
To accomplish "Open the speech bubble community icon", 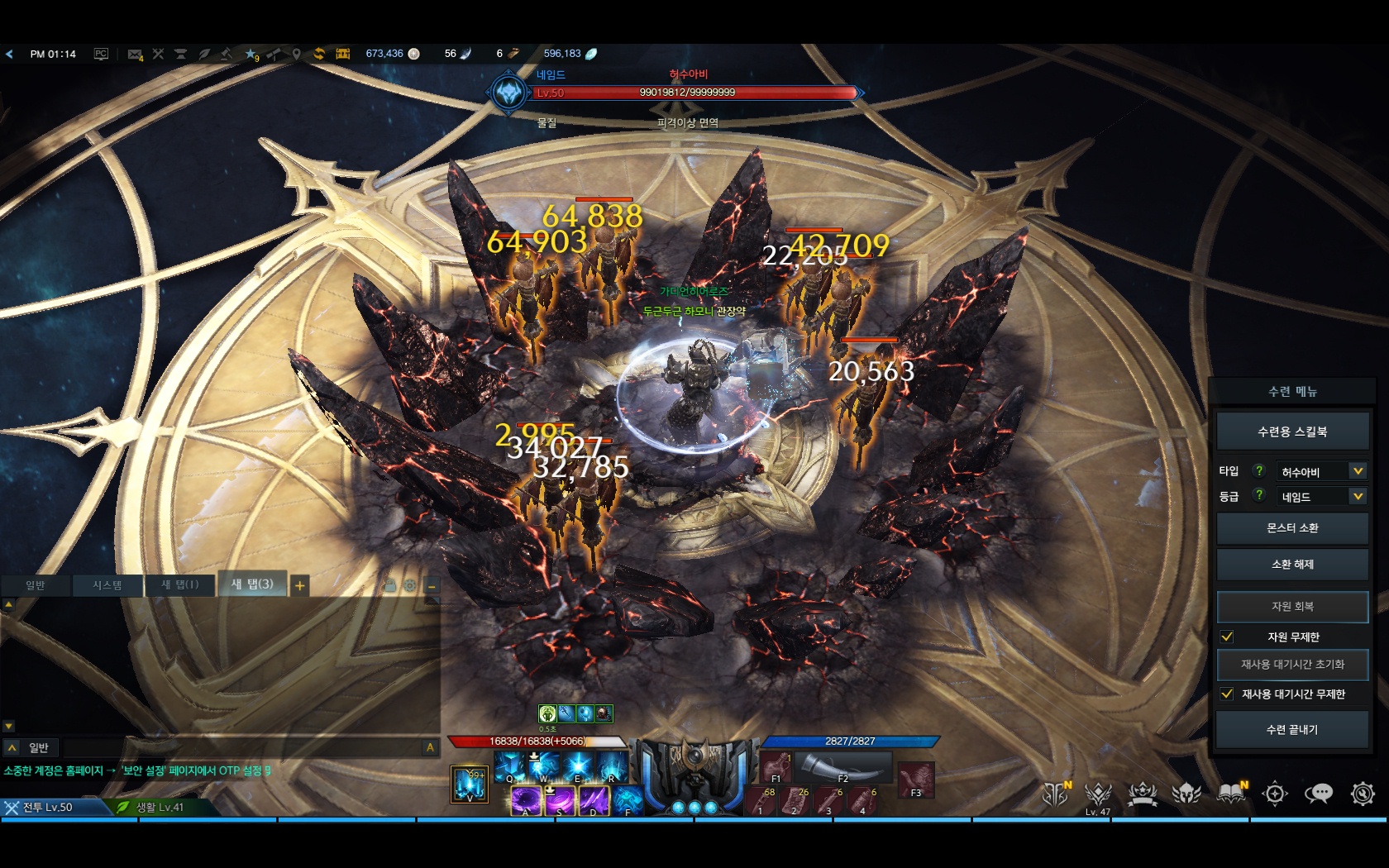I will point(1318,794).
